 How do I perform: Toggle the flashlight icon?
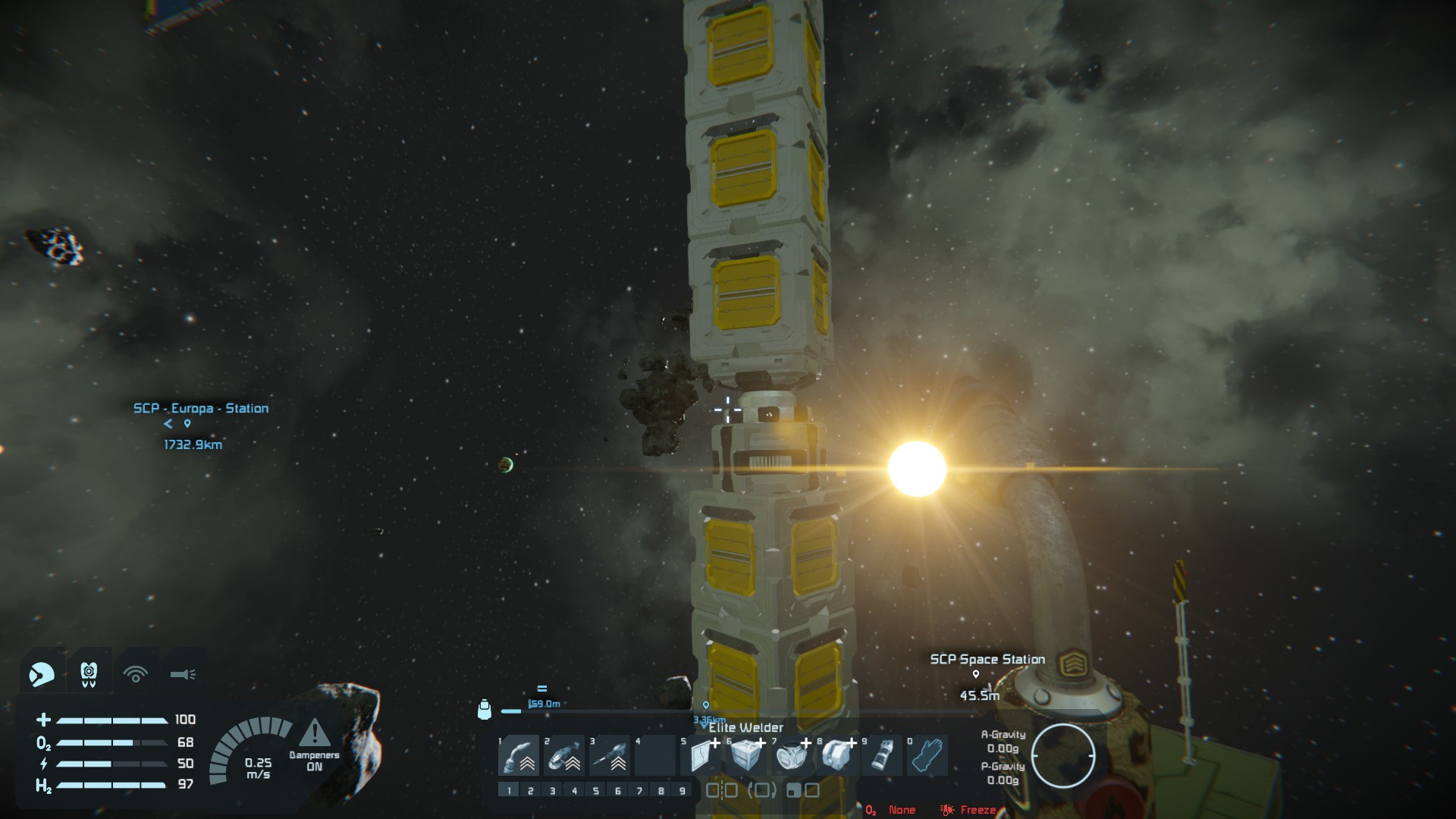coord(183,673)
